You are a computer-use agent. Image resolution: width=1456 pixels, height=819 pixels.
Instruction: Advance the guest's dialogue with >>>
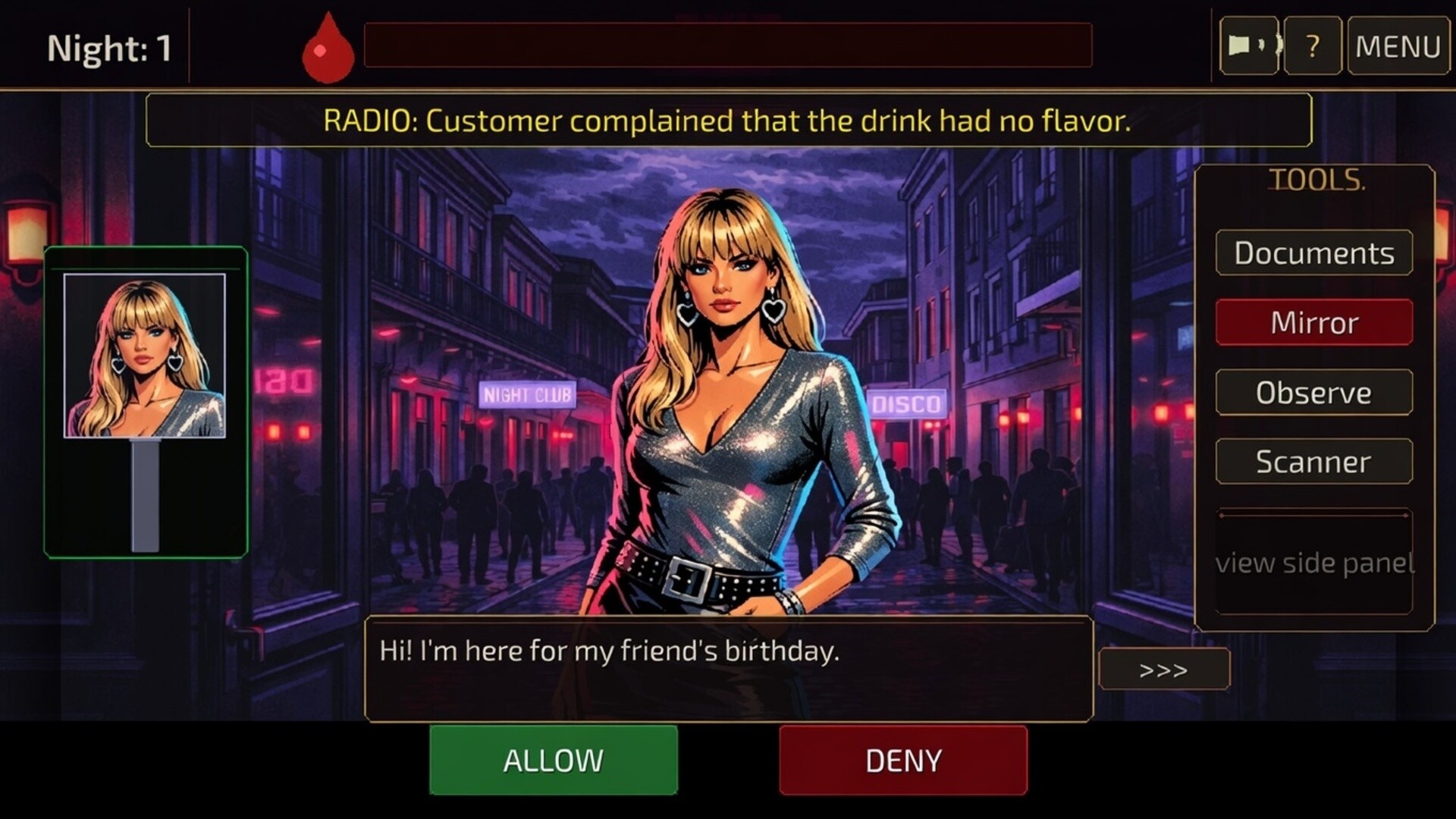[1166, 670]
